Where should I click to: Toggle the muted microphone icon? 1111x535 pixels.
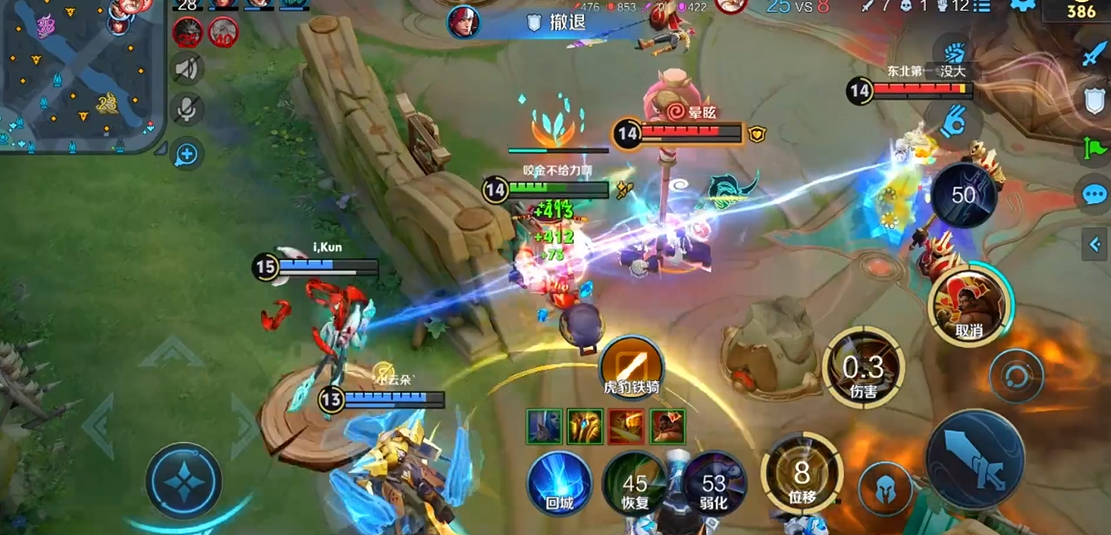pyautogui.click(x=186, y=110)
